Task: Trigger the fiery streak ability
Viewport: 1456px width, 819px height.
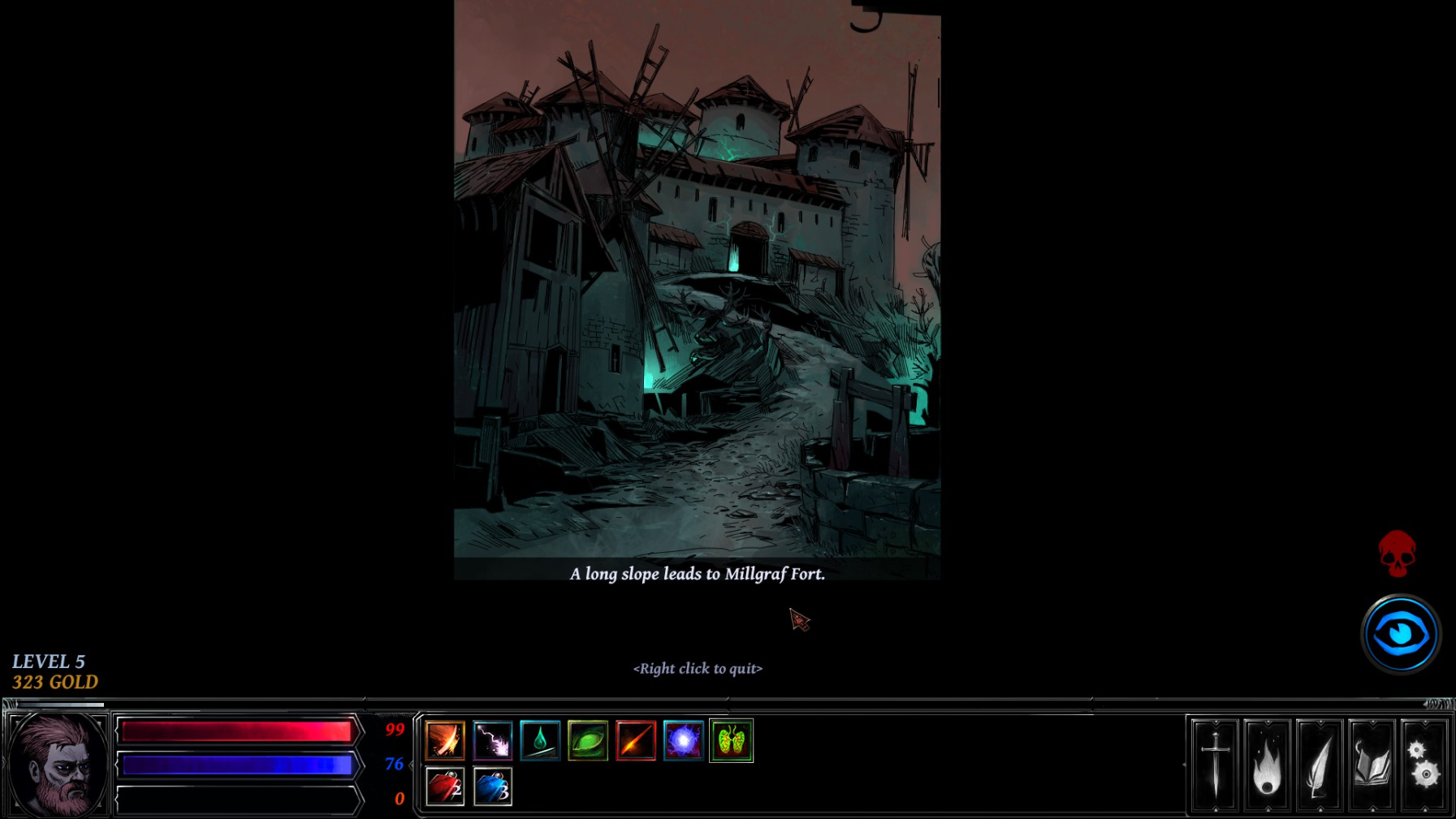Action: [636, 740]
